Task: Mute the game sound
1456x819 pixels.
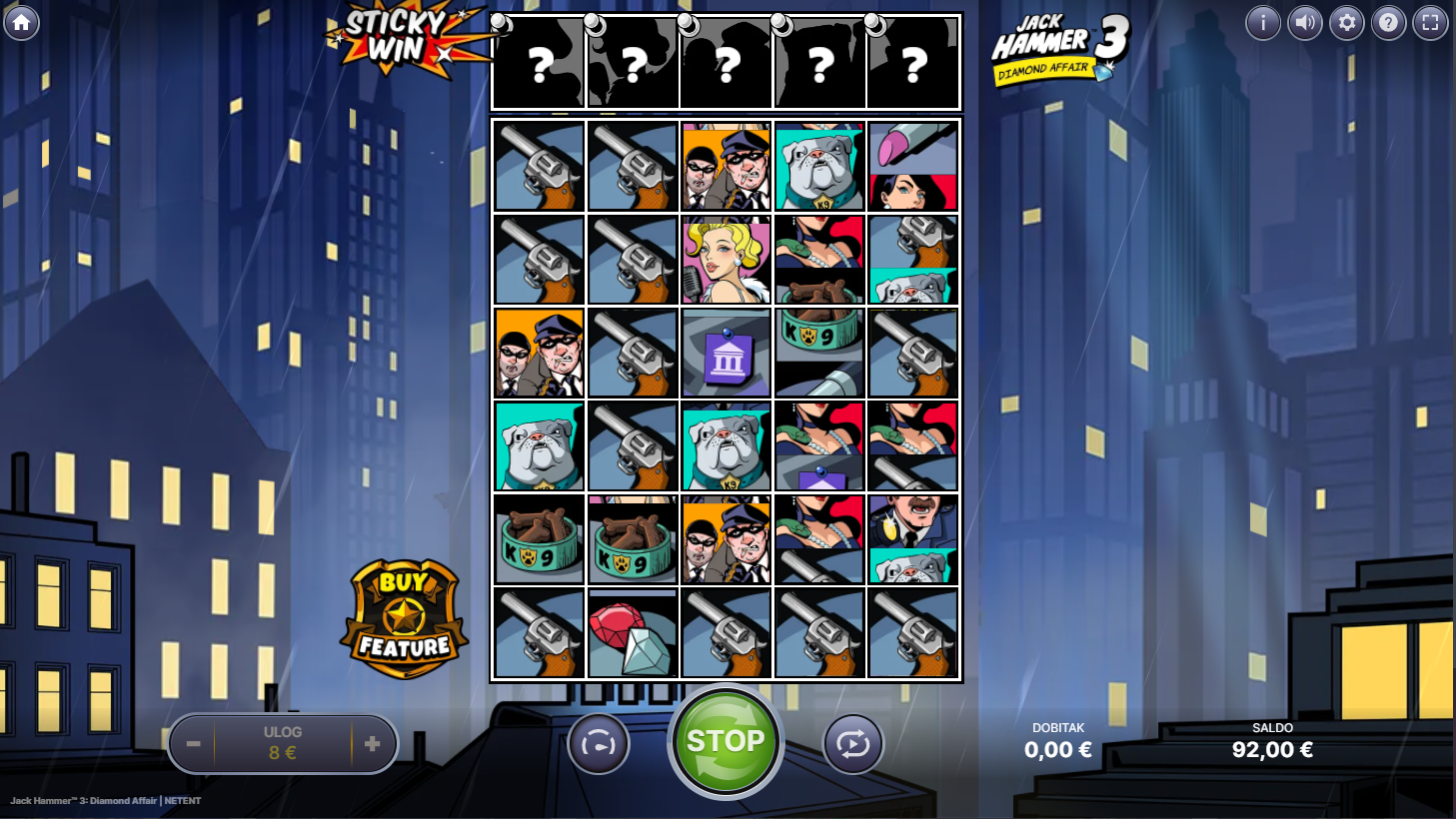Action: click(1305, 22)
